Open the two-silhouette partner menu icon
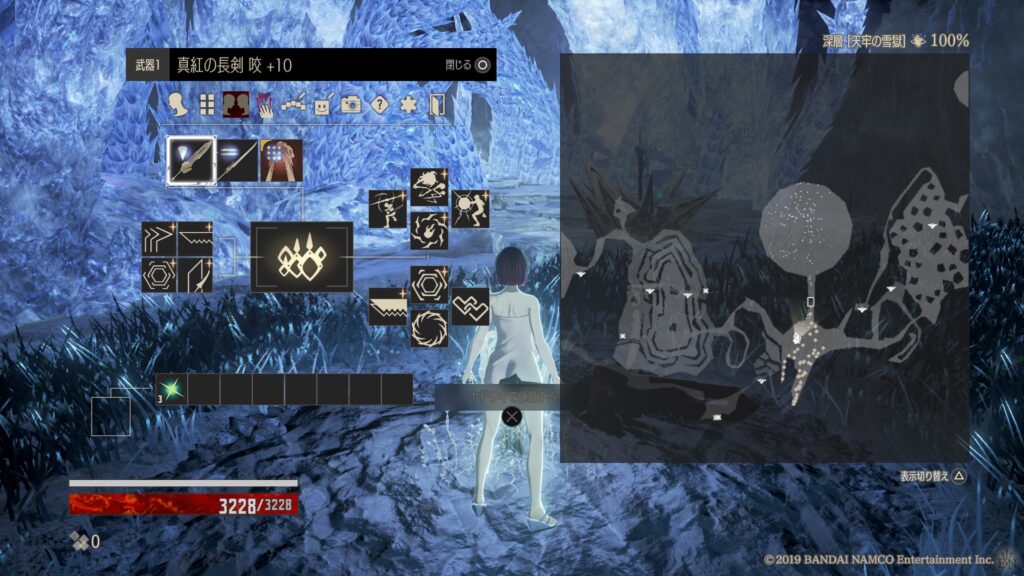 [236, 104]
